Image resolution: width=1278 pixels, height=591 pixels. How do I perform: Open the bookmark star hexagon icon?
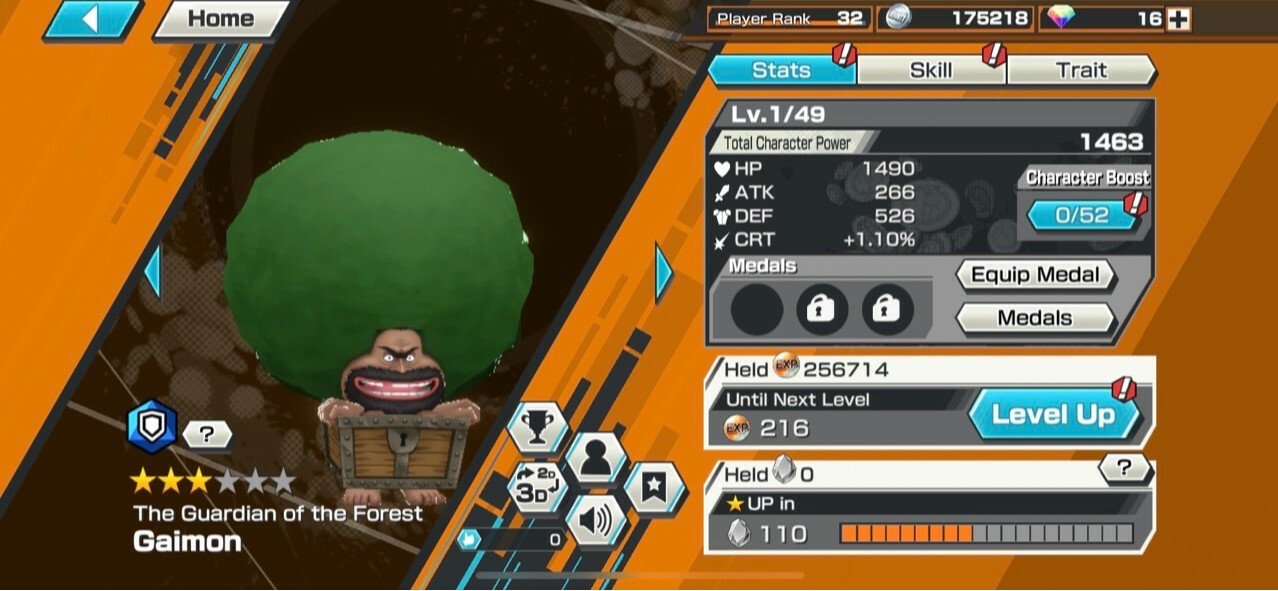(654, 488)
